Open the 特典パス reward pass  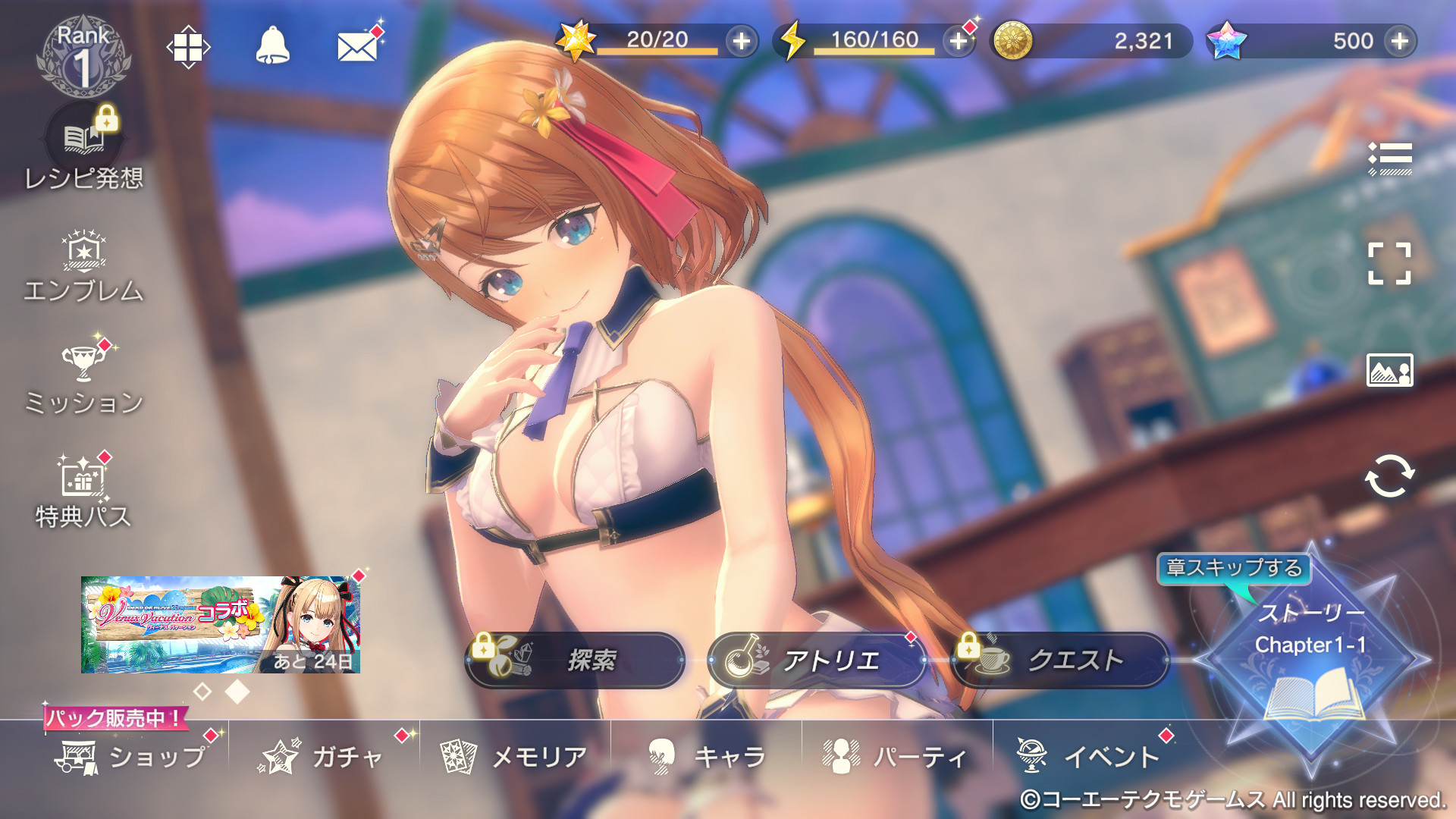pyautogui.click(x=83, y=491)
